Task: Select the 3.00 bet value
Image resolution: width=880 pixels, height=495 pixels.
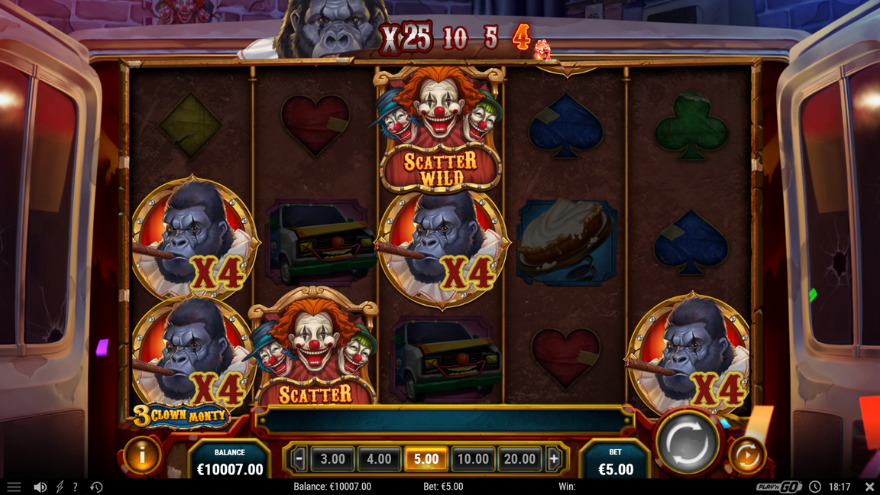Action: coord(332,459)
